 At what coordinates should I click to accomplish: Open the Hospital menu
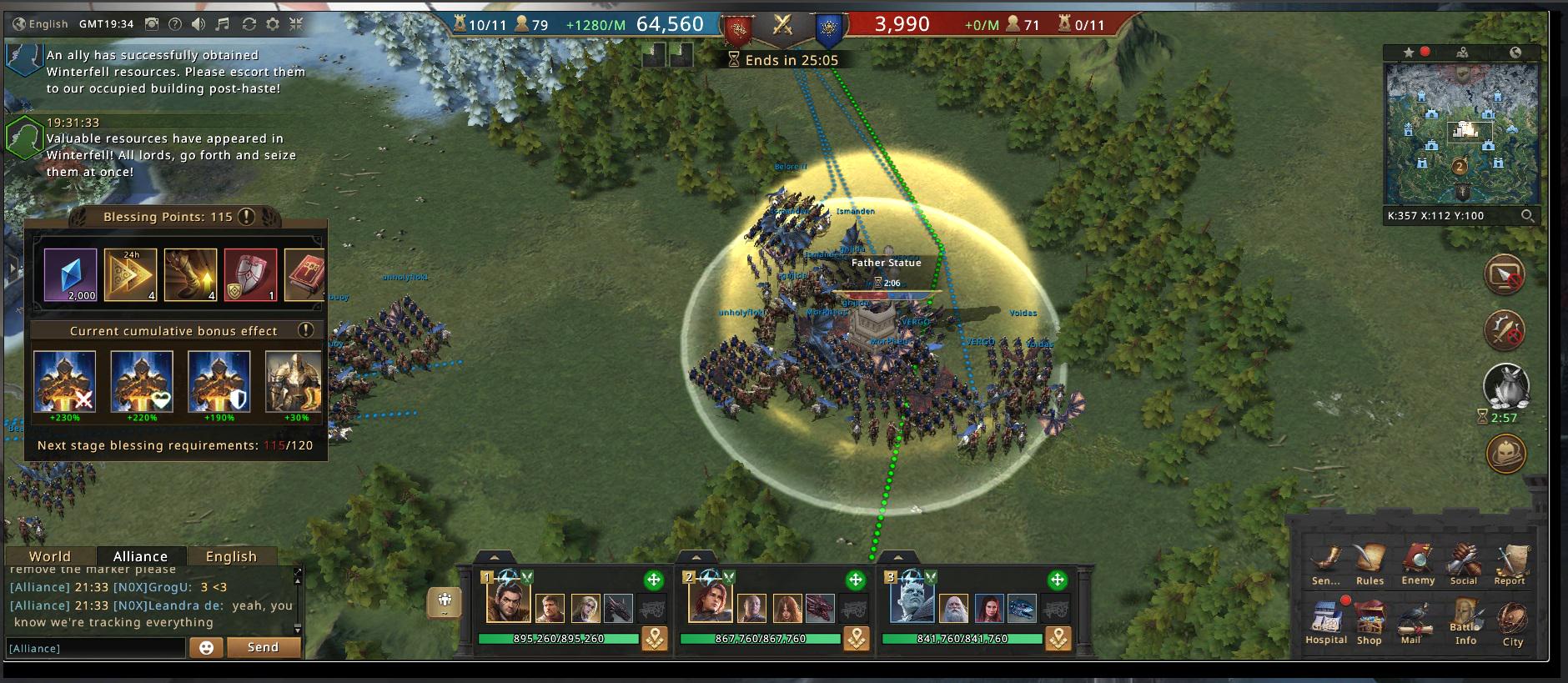[1325, 621]
